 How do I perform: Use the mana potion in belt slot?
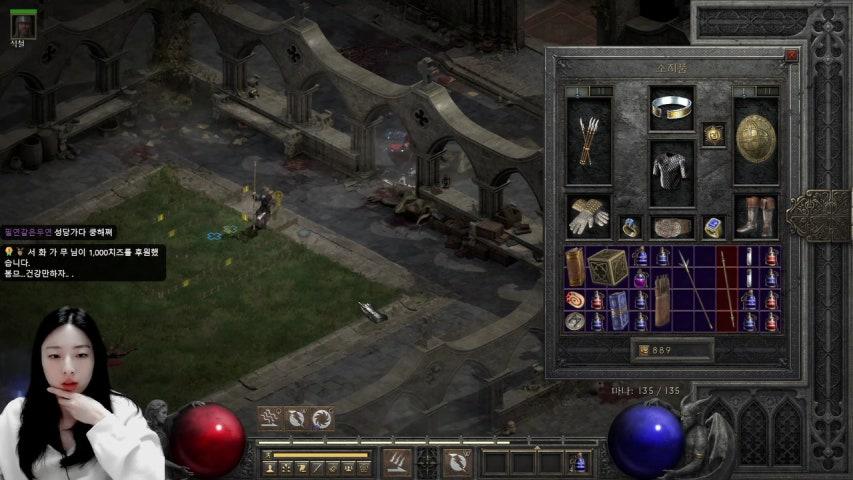tap(578, 462)
